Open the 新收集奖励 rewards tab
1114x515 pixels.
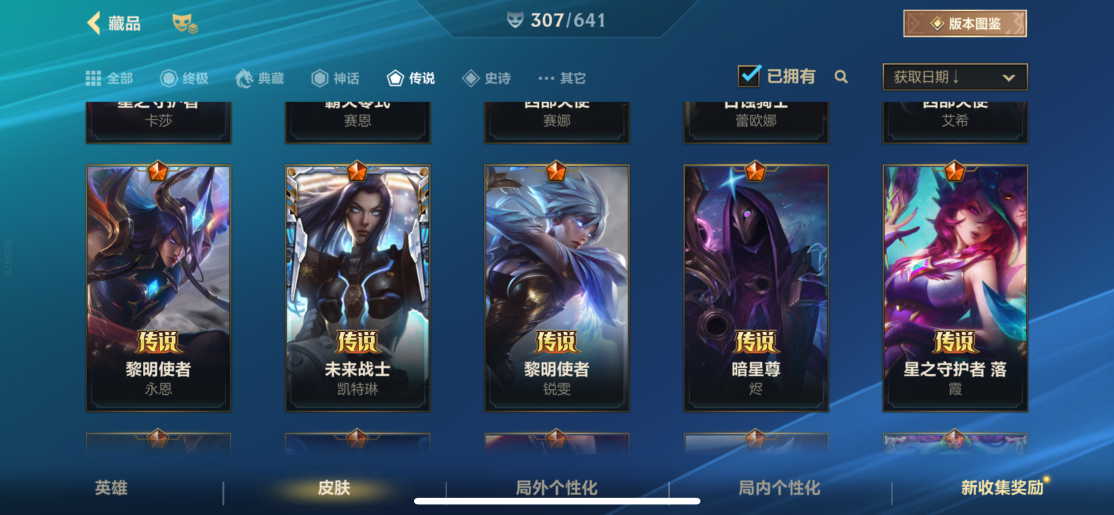coord(1001,488)
